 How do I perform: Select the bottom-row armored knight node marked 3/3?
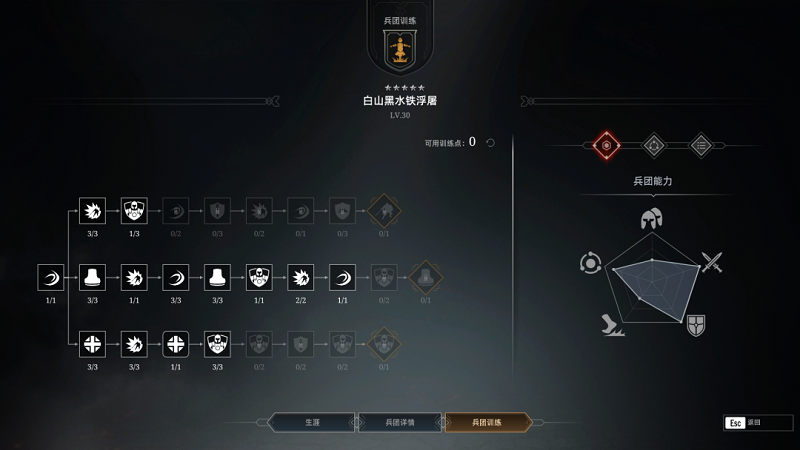click(x=217, y=342)
